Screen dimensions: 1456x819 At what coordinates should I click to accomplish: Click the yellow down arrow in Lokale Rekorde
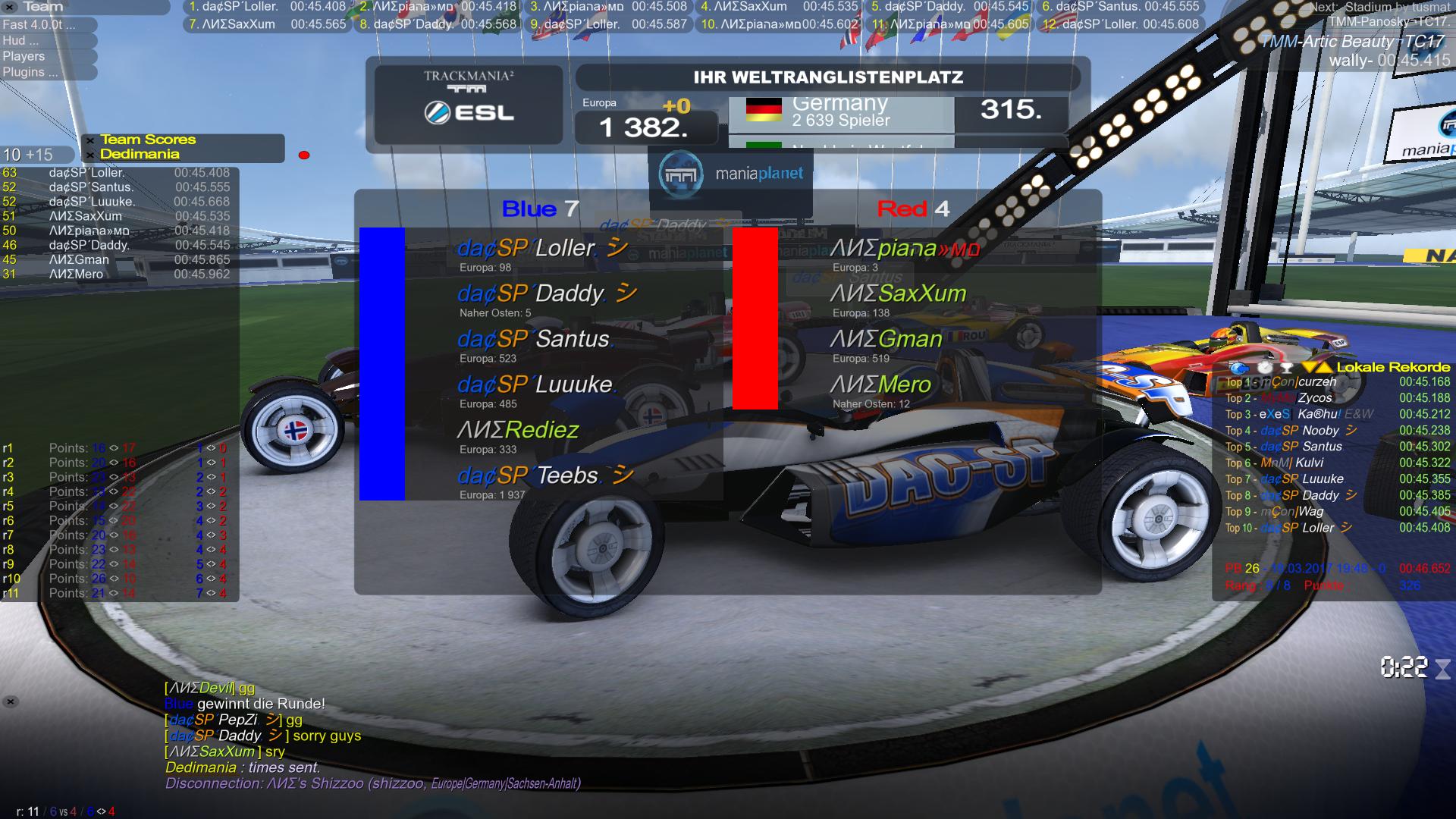tap(1310, 368)
